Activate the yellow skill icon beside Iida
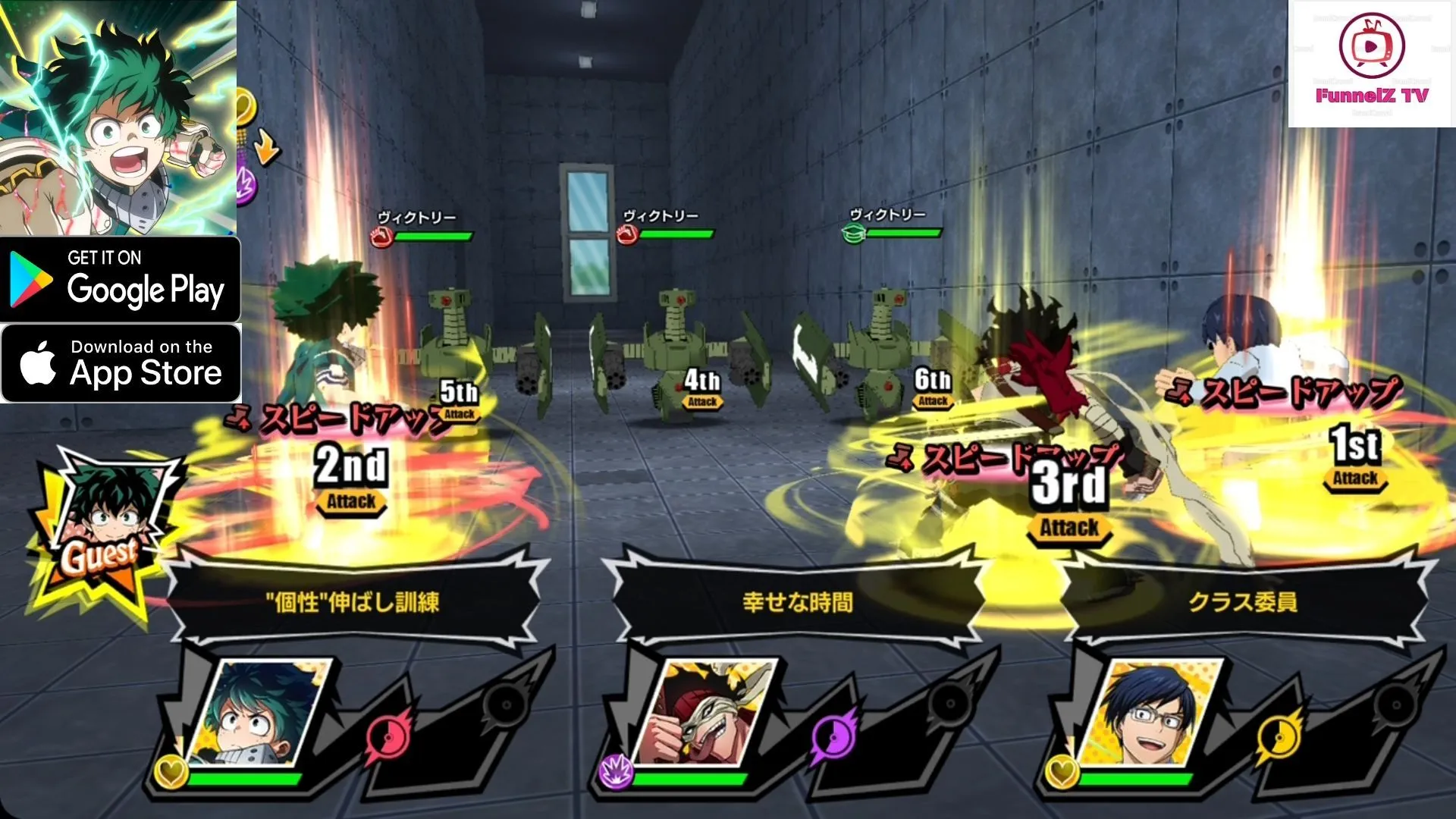The width and height of the screenshot is (1456, 819). 1279,736
